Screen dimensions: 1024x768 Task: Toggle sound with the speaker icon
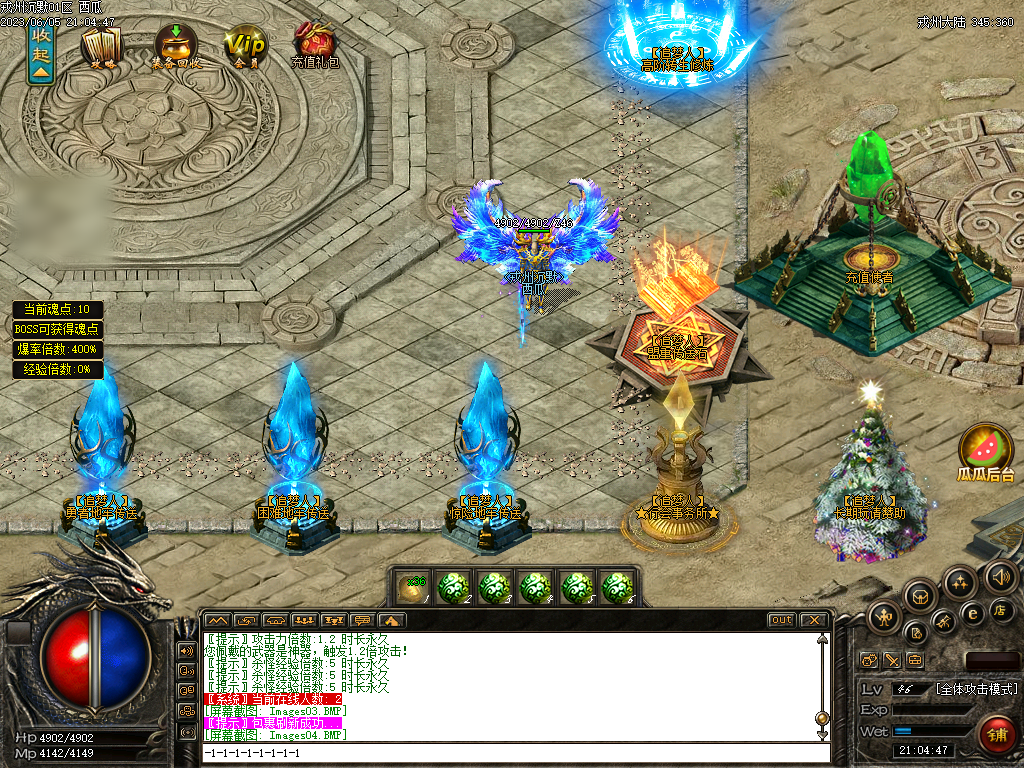[x=1000, y=576]
